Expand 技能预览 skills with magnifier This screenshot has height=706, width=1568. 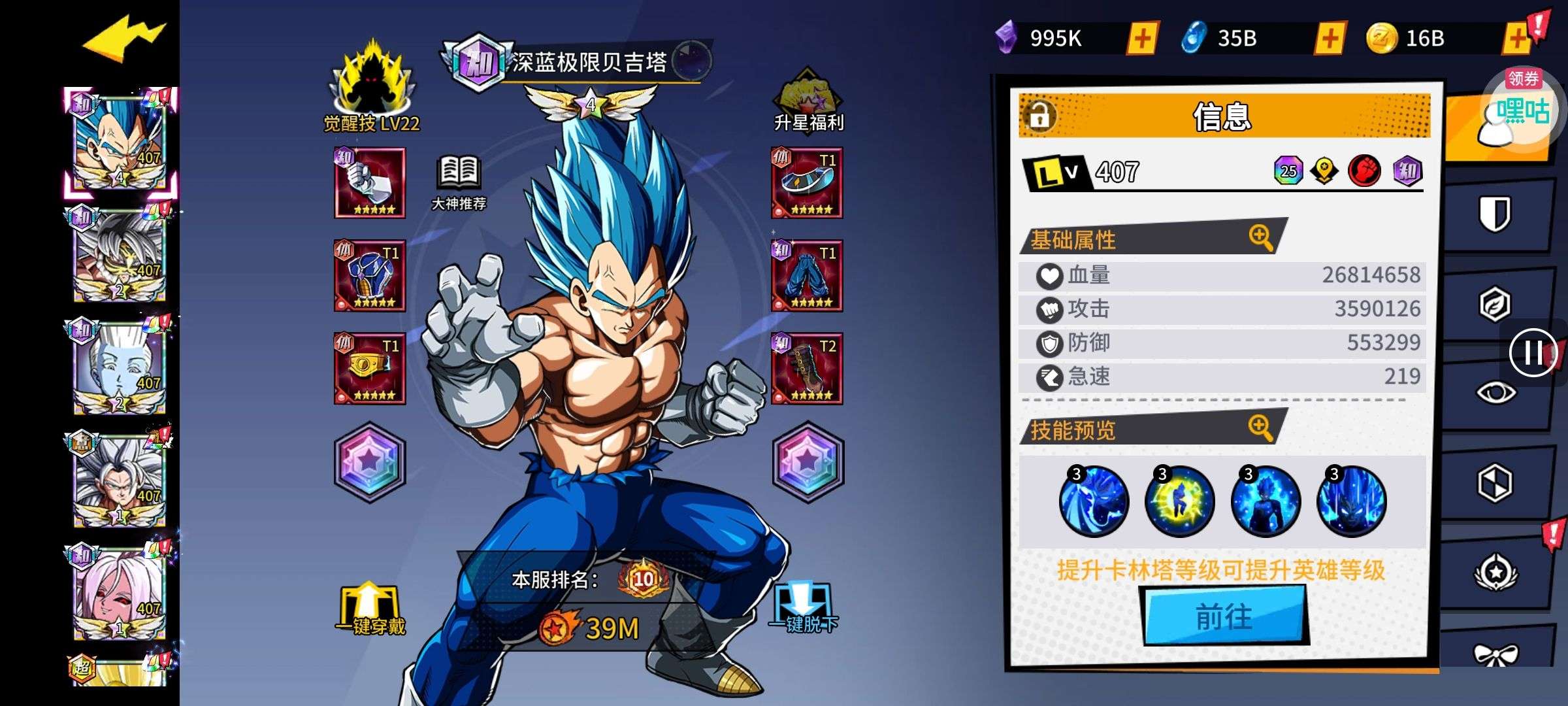1260,428
